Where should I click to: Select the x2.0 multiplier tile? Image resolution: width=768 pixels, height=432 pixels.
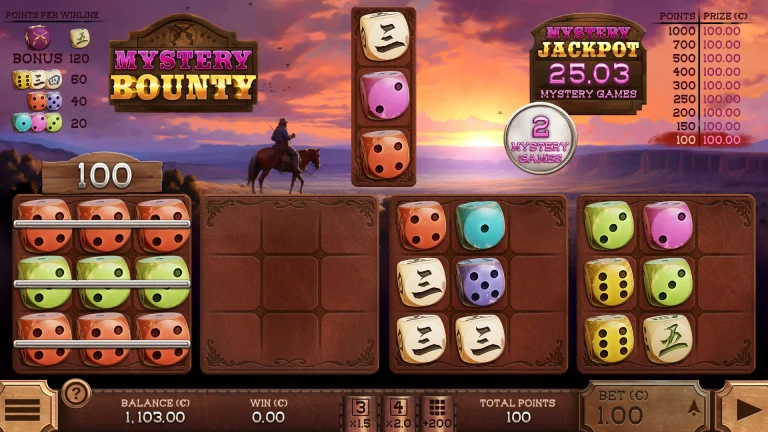point(399,412)
